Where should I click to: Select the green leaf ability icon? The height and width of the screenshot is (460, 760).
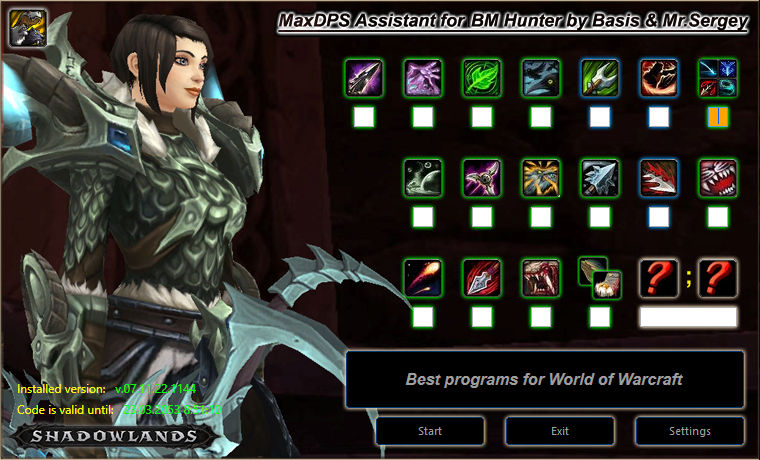coord(482,77)
